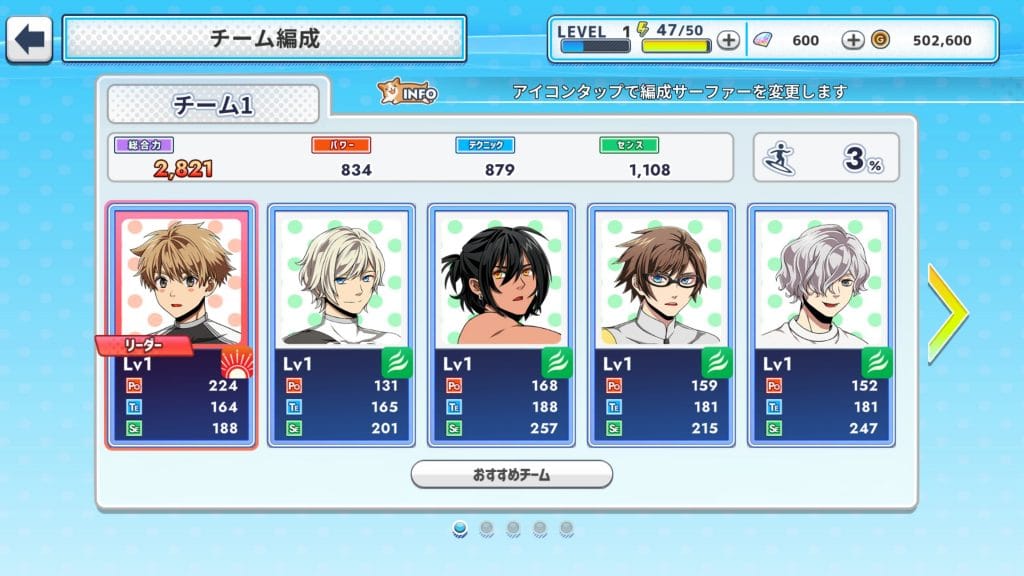The image size is (1024, 576).
Task: Show the next team with yellow arrow
Action: tap(946, 313)
